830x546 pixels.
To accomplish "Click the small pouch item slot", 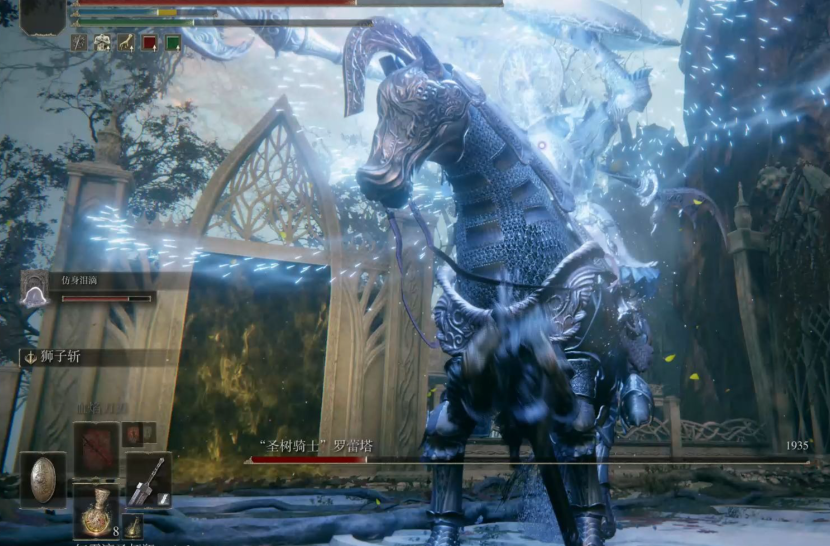I will pos(132,526).
